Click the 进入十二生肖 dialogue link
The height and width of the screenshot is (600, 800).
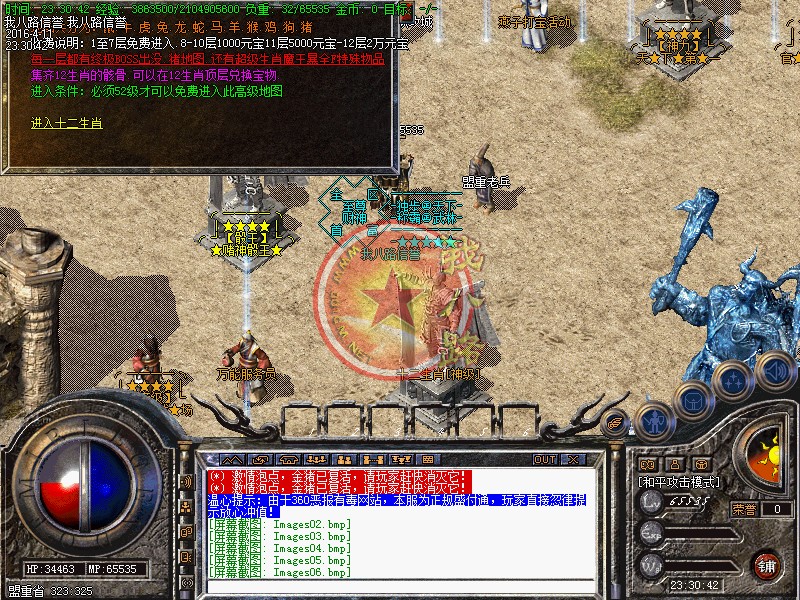[x=66, y=123]
